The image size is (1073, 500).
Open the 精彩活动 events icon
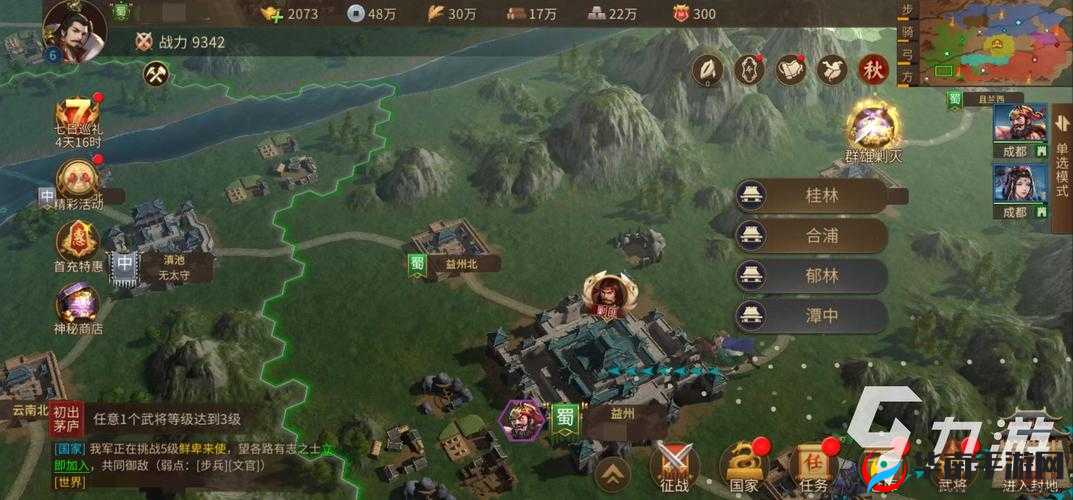(78, 179)
